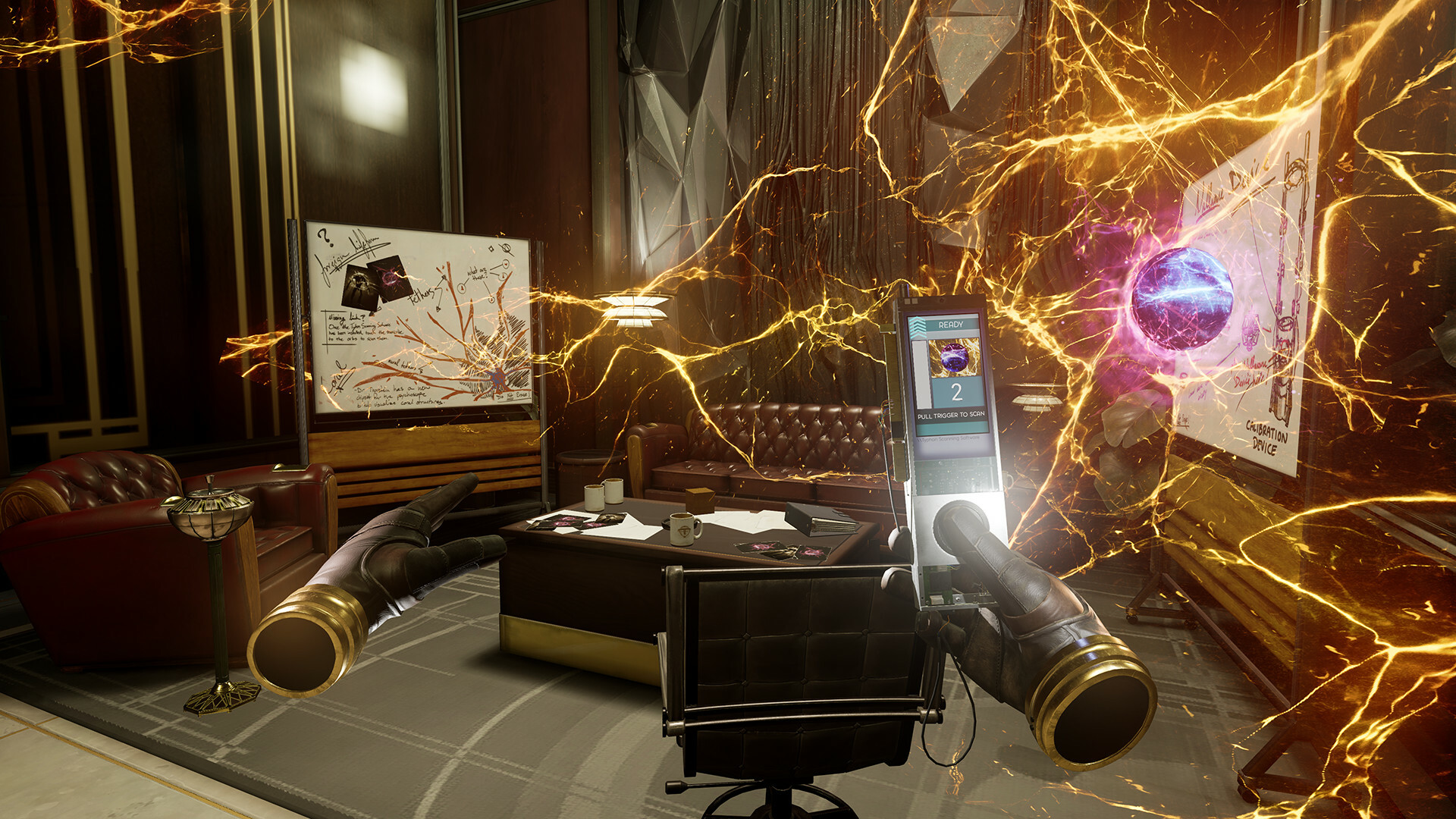Click the vertical progress bar on the scanner display

[x=923, y=374]
